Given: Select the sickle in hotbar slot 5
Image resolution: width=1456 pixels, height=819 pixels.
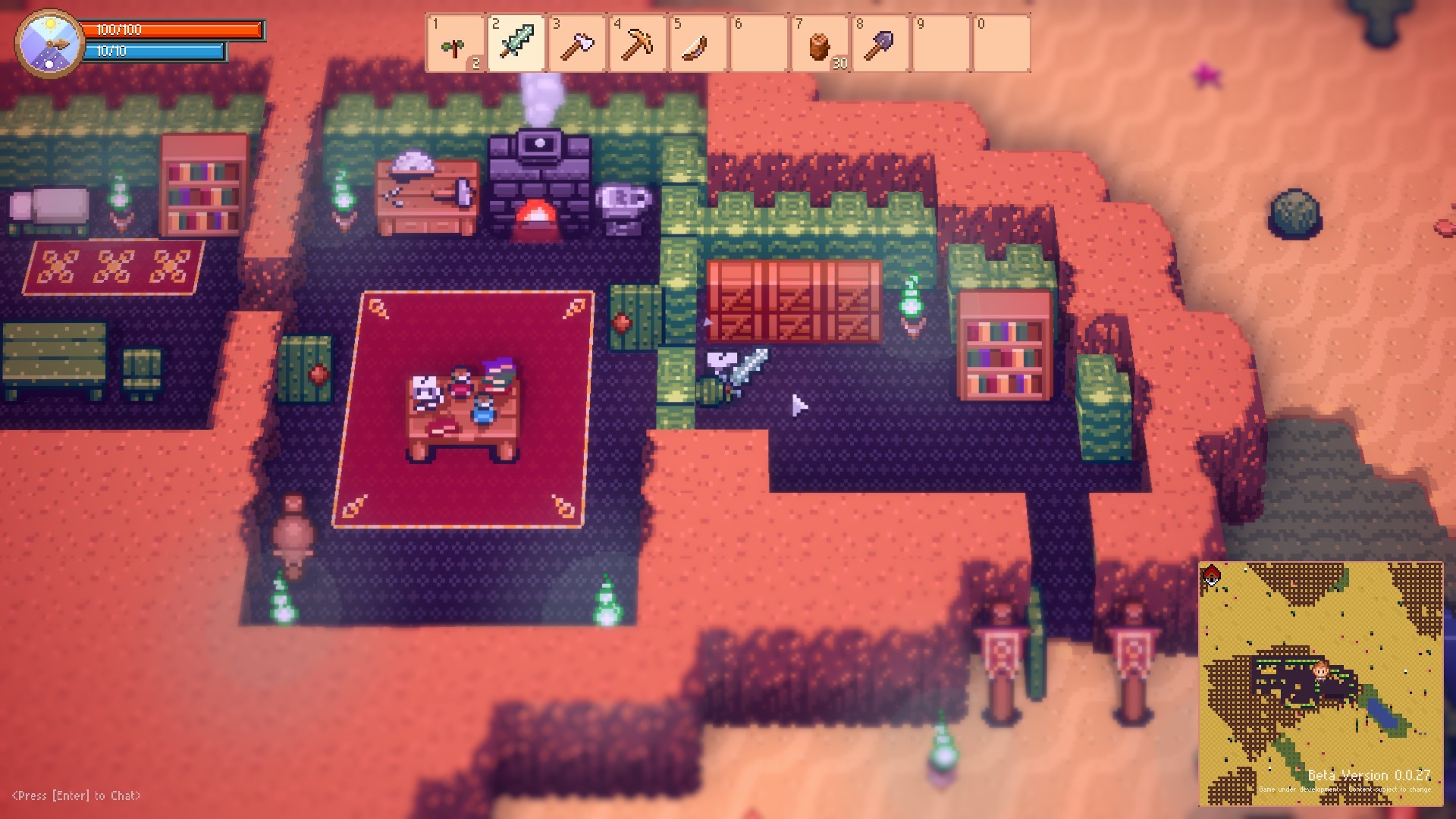Looking at the screenshot, I should (x=698, y=44).
